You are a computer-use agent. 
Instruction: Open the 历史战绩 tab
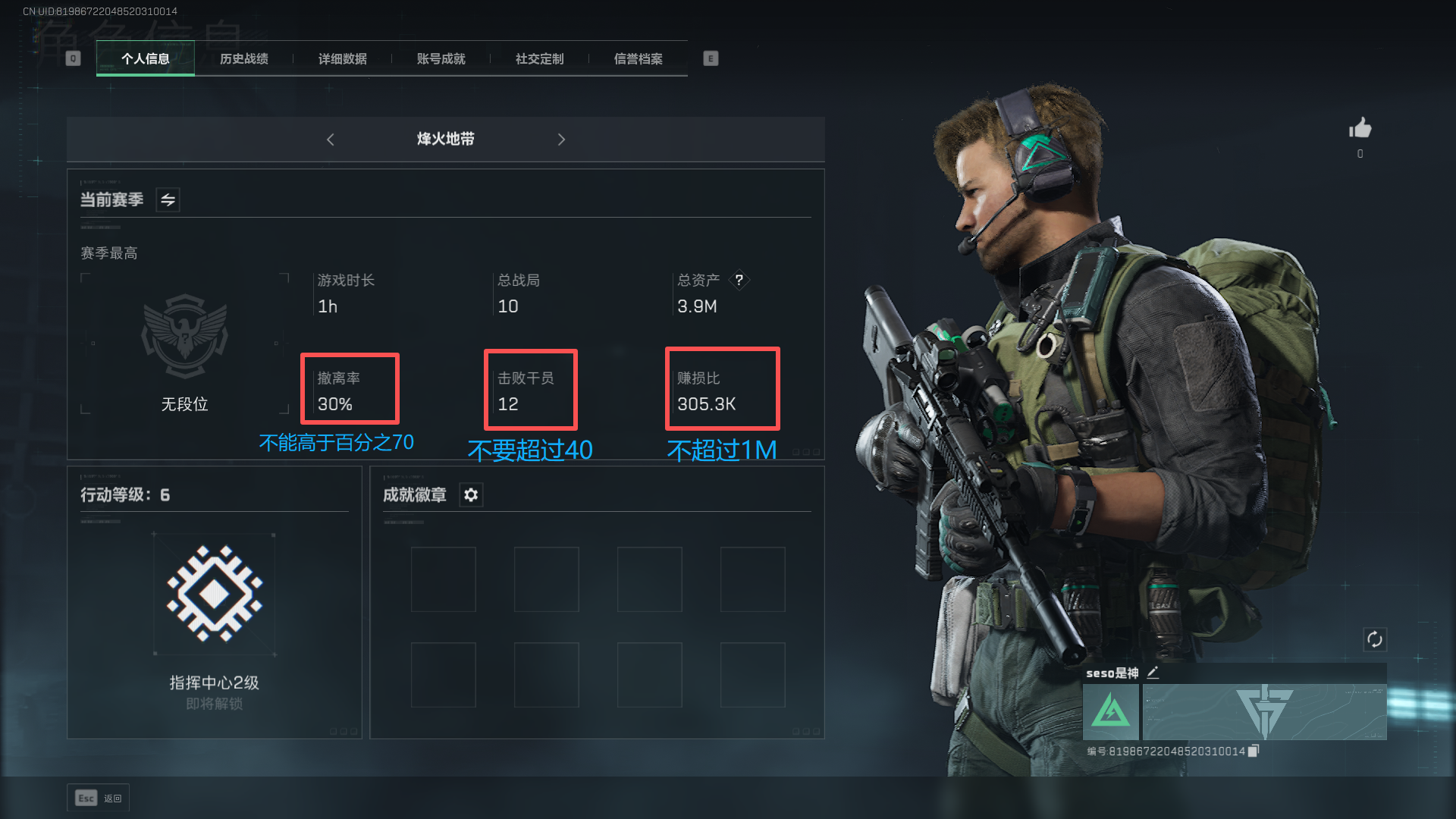[x=244, y=59]
